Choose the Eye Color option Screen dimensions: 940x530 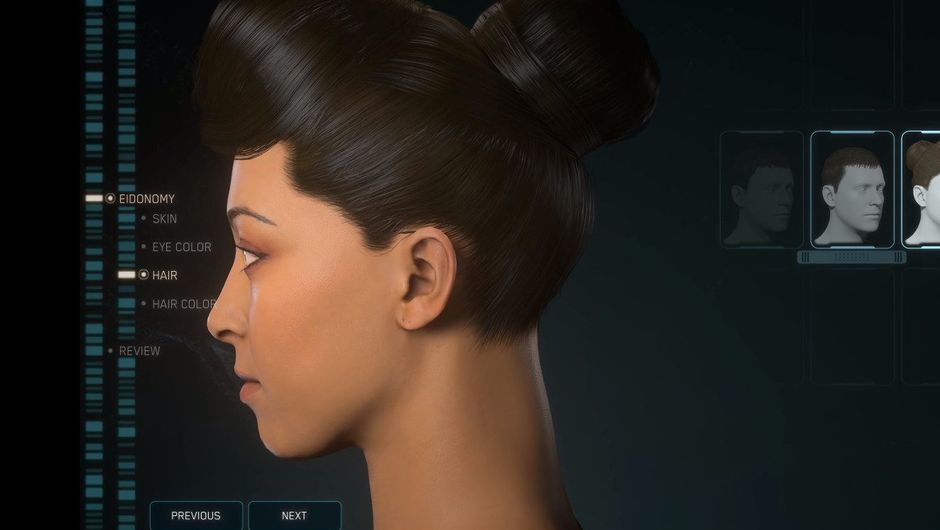181,246
